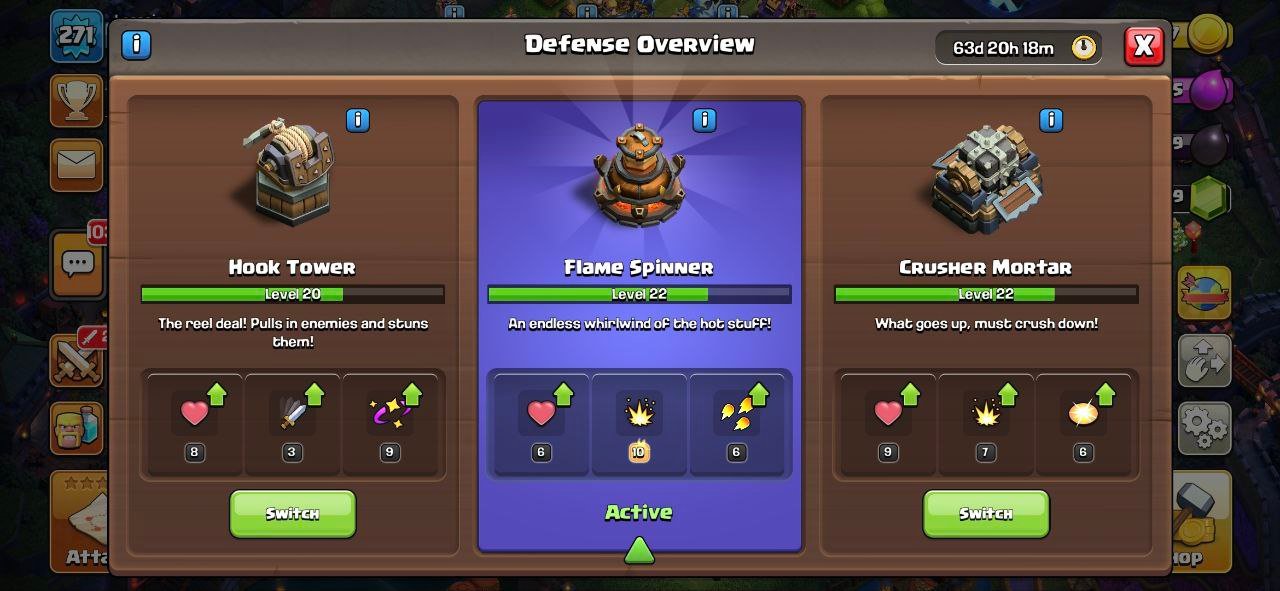This screenshot has height=591, width=1280.
Task: Show Hook Tower info details
Action: [x=357, y=121]
